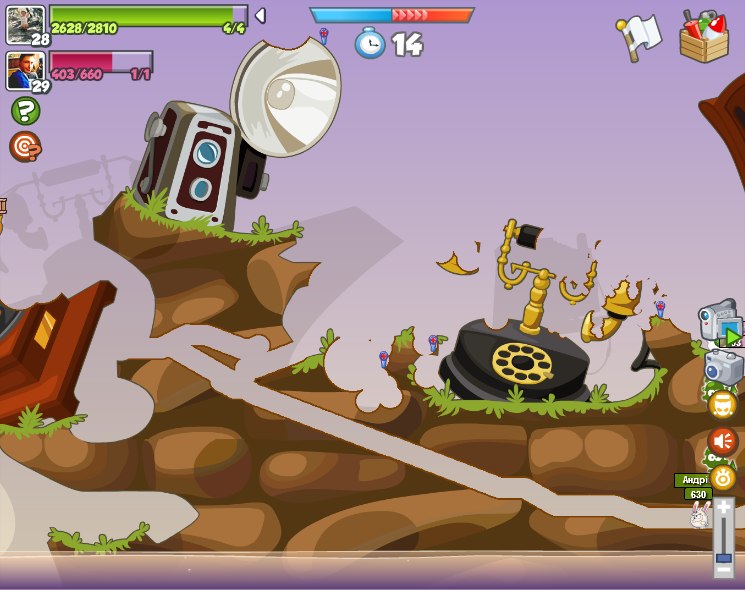This screenshot has height=590, width=745.
Task: Open the weapons supply crate
Action: coord(704,37)
